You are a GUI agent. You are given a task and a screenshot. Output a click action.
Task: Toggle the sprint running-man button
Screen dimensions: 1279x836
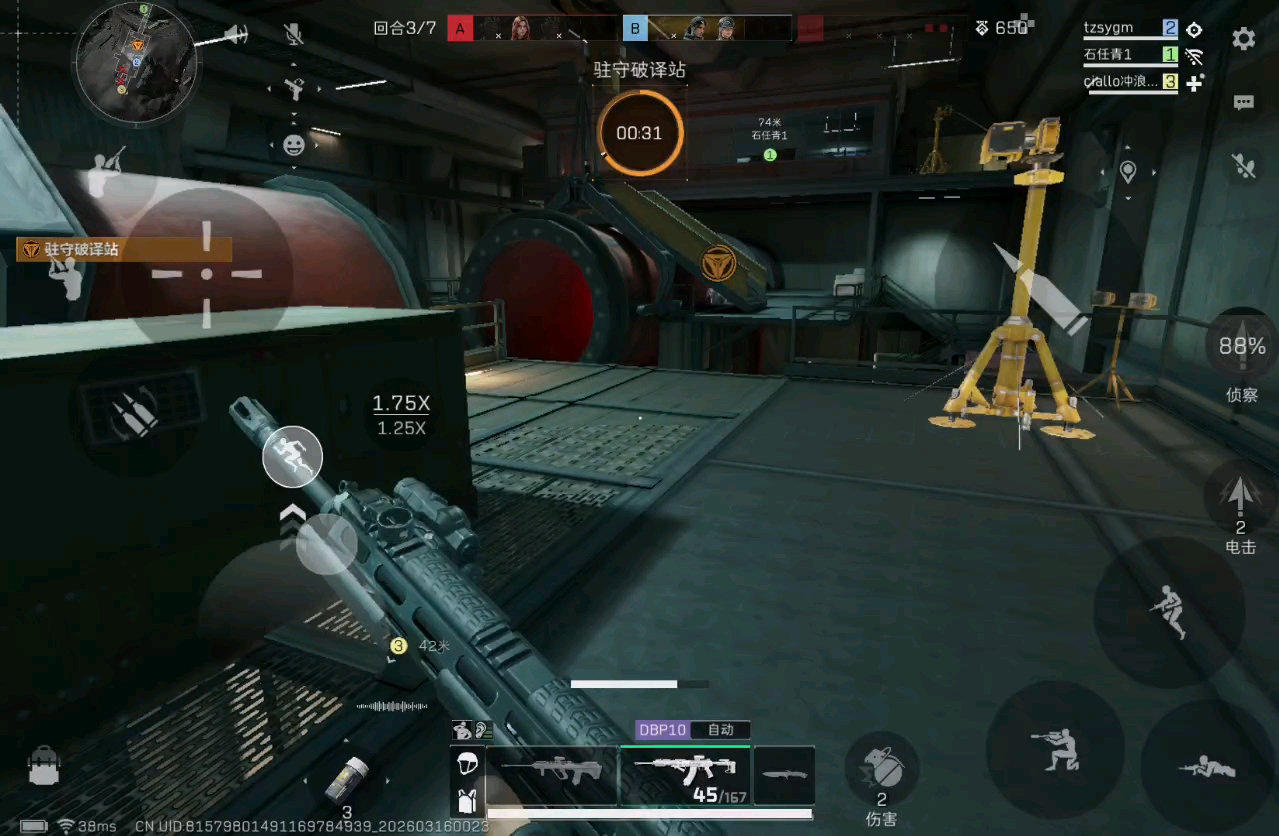point(292,456)
